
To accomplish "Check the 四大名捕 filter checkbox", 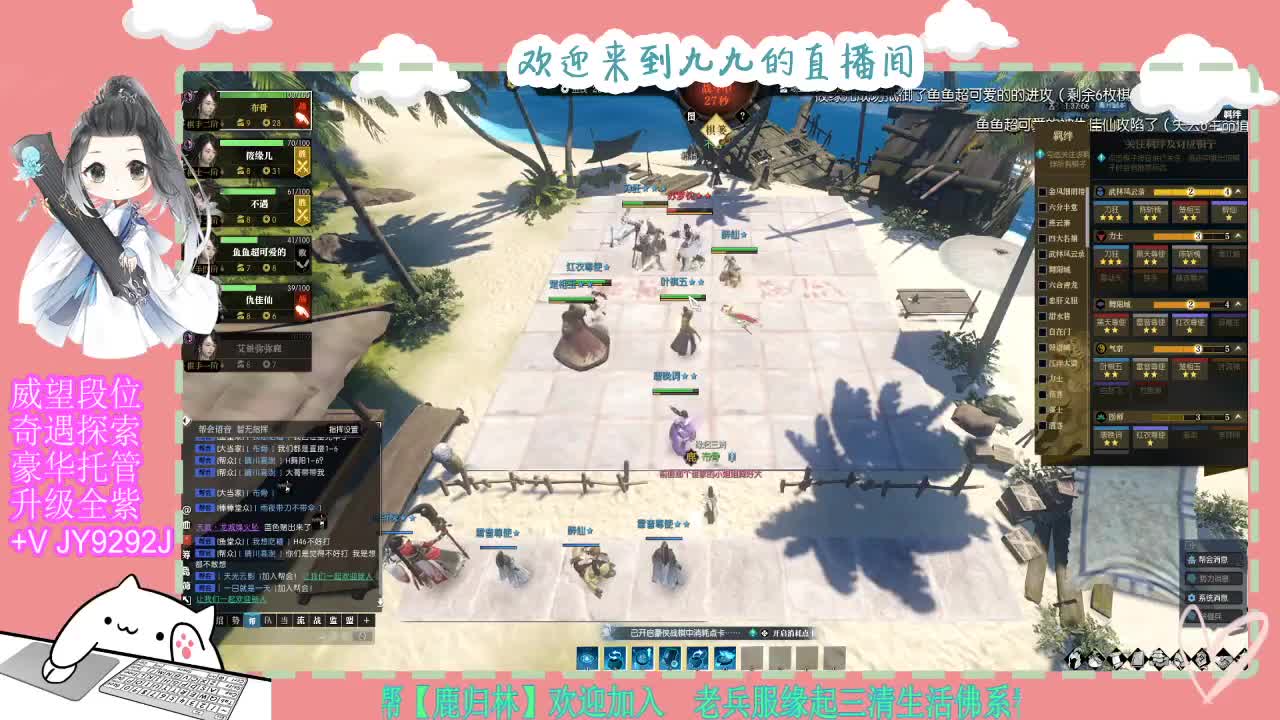I will coord(1044,238).
